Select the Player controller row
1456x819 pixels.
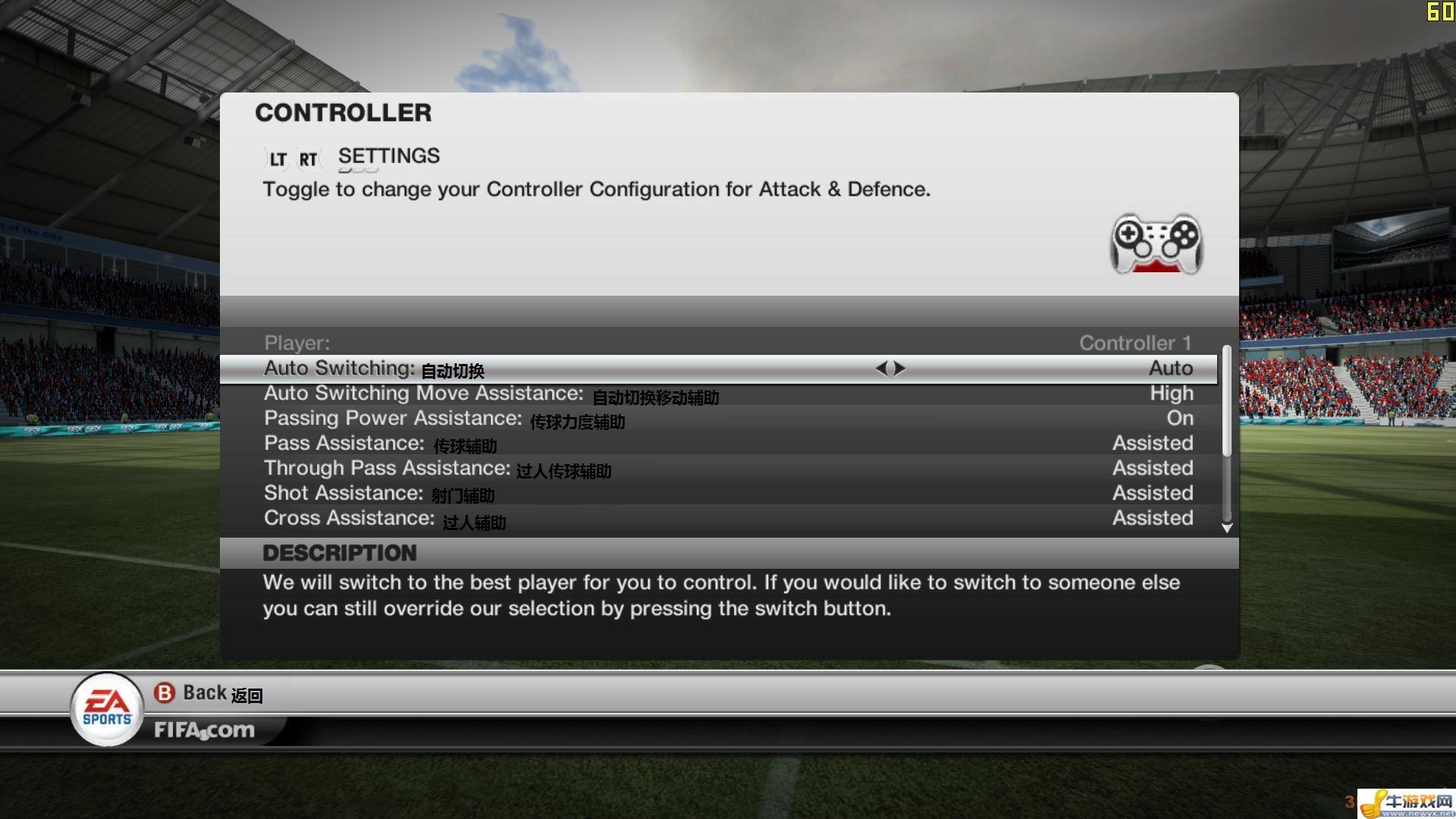click(x=717, y=344)
